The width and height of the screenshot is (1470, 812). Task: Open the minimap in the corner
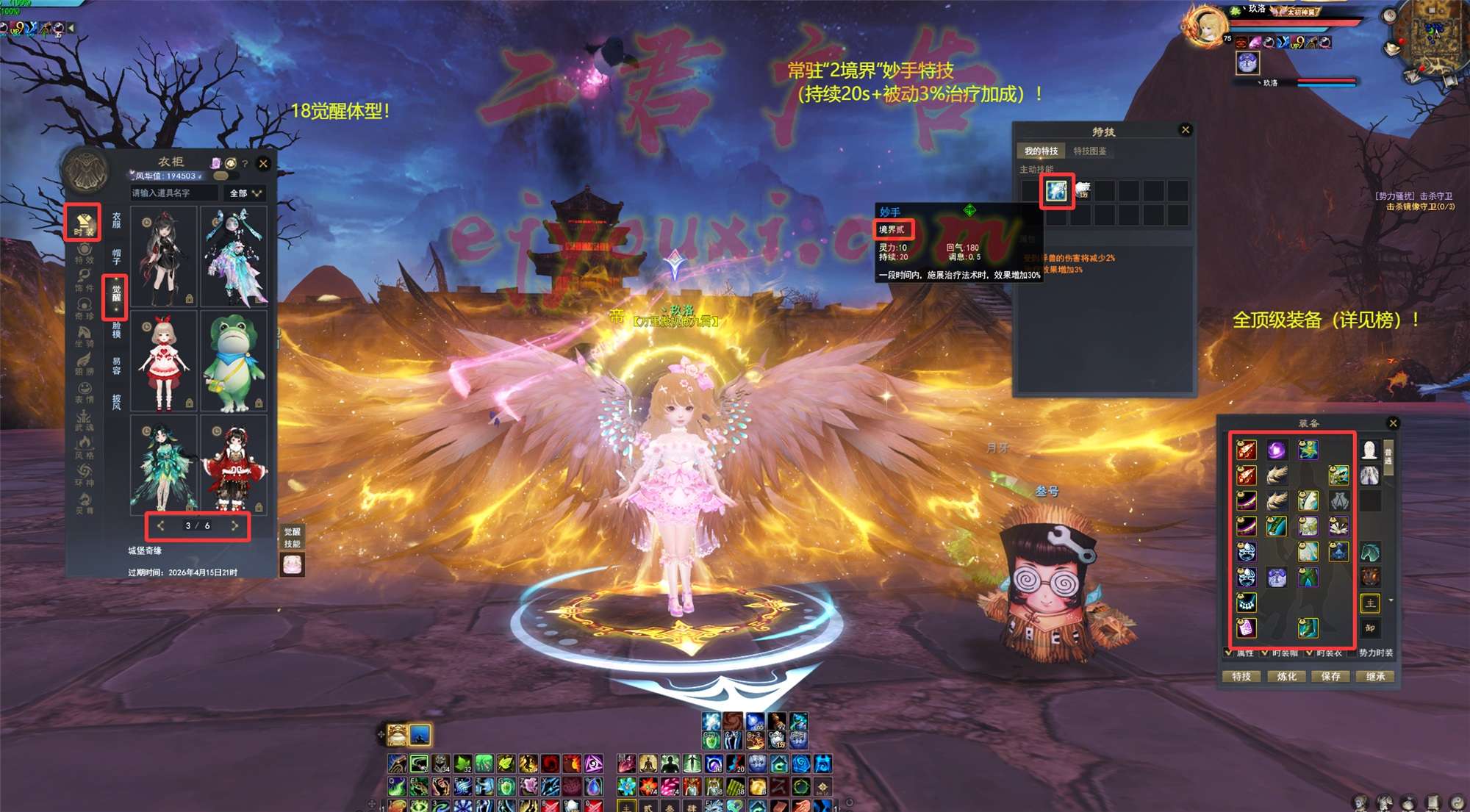(x=1430, y=37)
